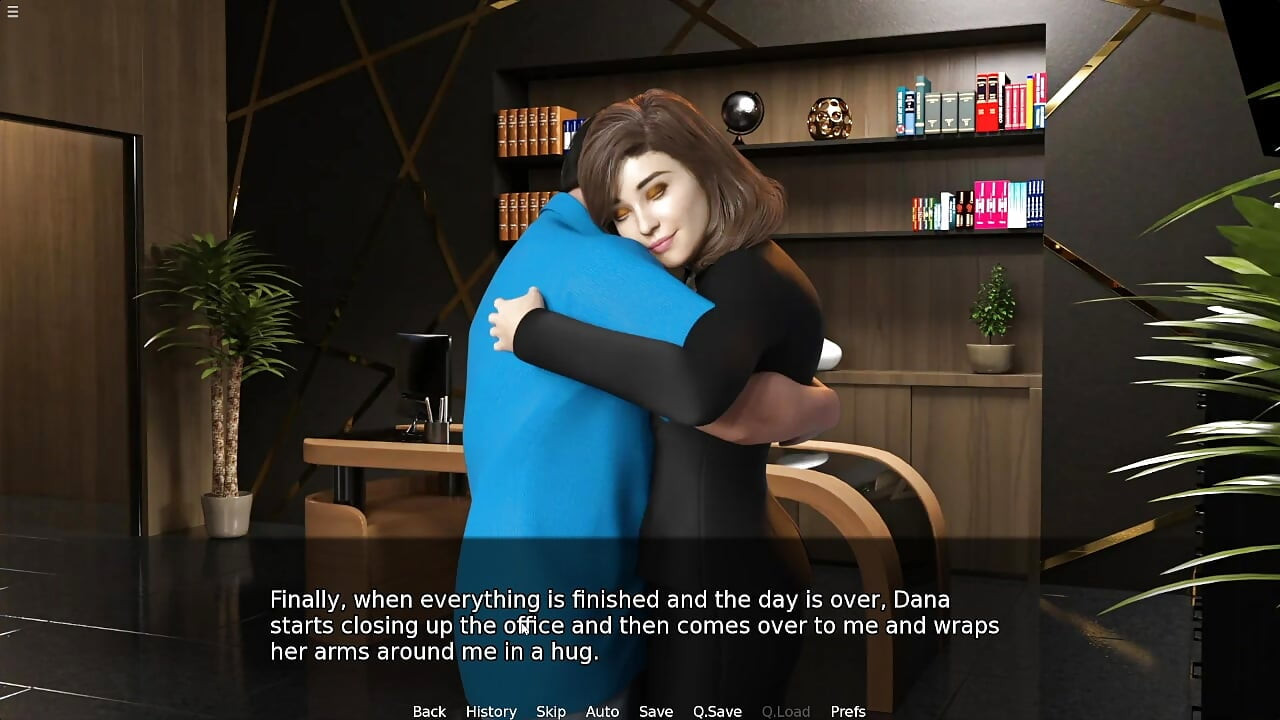Click Back at the far left of quick menu

(428, 711)
